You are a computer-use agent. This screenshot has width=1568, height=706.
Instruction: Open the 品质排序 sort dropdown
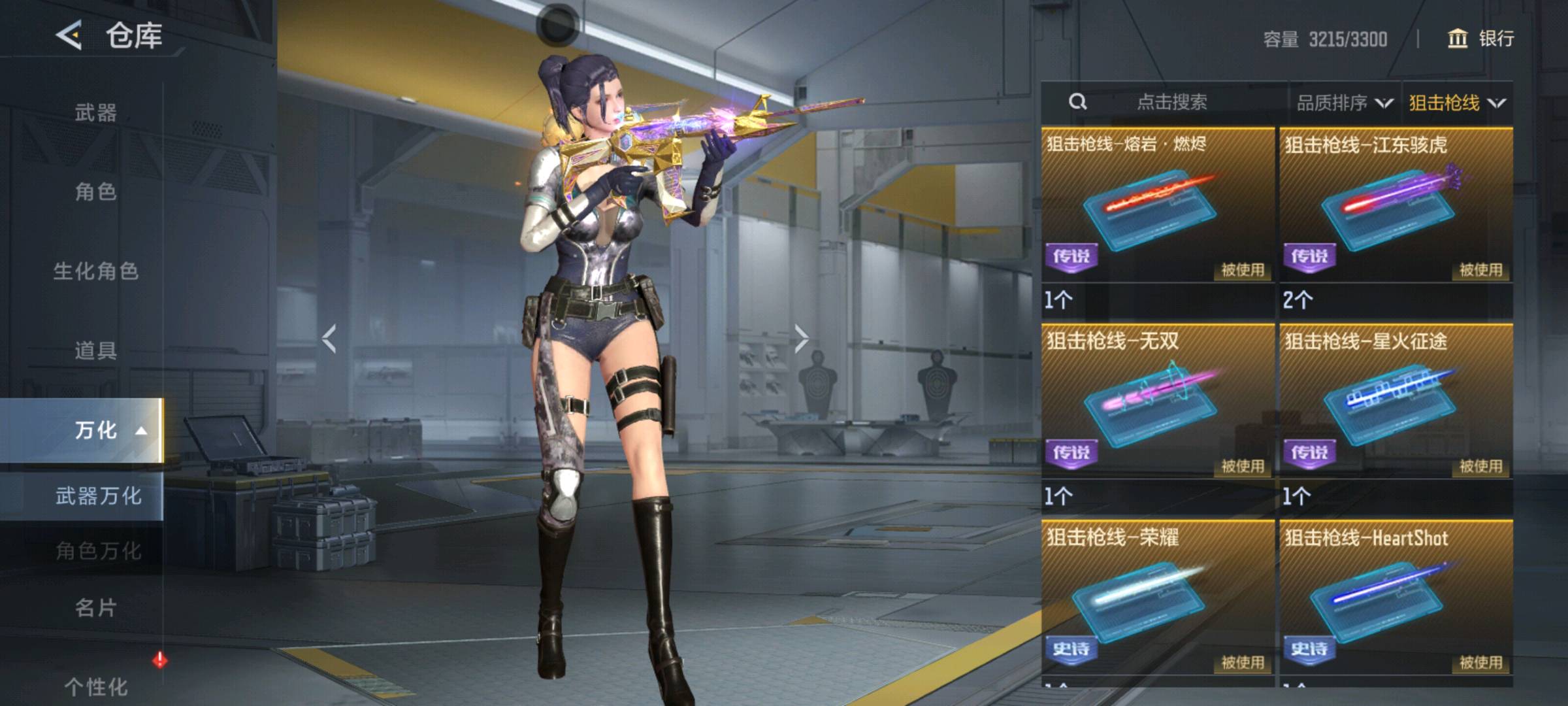[x=1344, y=103]
